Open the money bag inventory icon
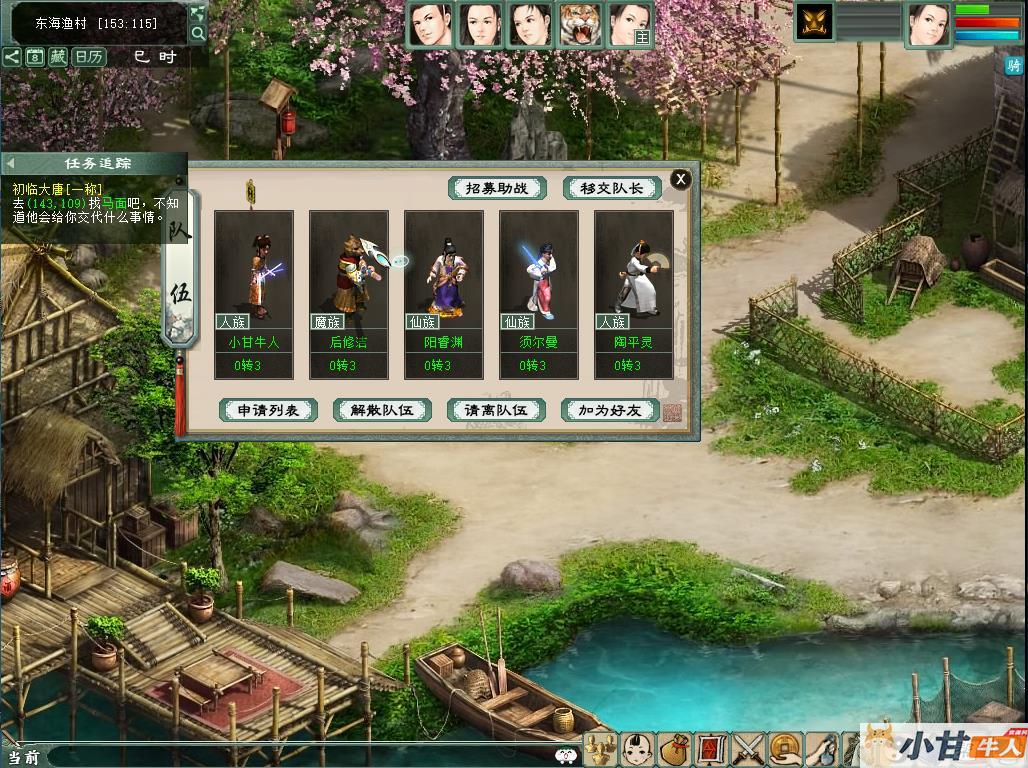The height and width of the screenshot is (768, 1028). point(676,749)
